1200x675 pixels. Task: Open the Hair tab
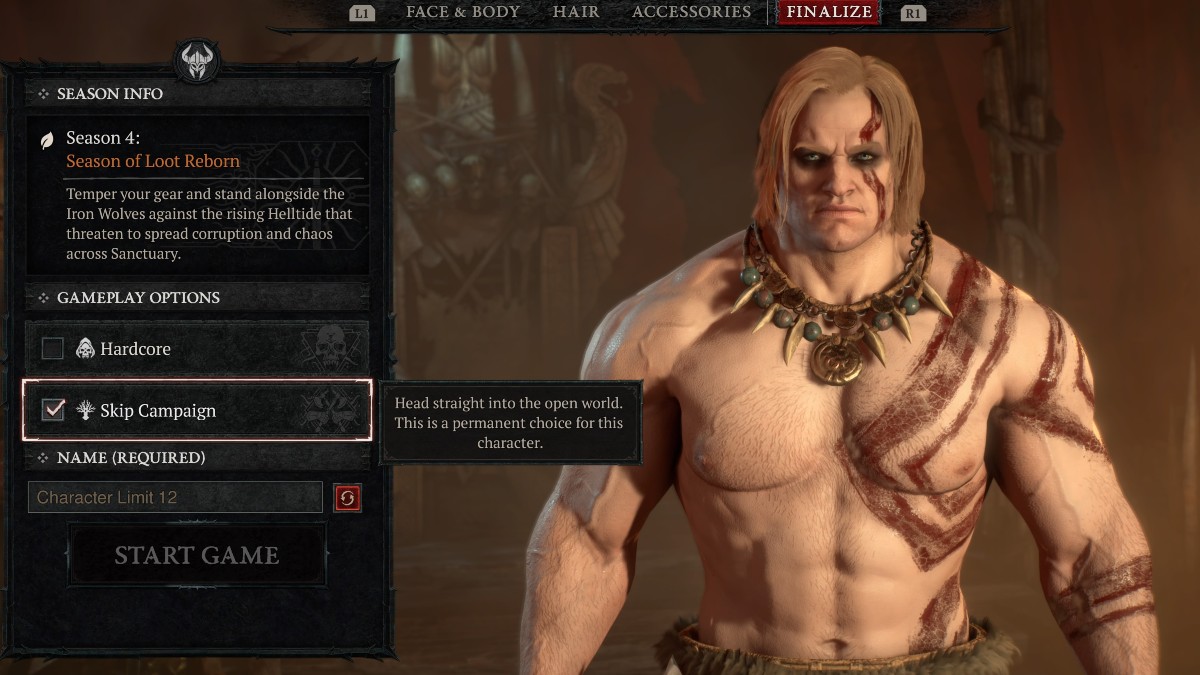(576, 12)
